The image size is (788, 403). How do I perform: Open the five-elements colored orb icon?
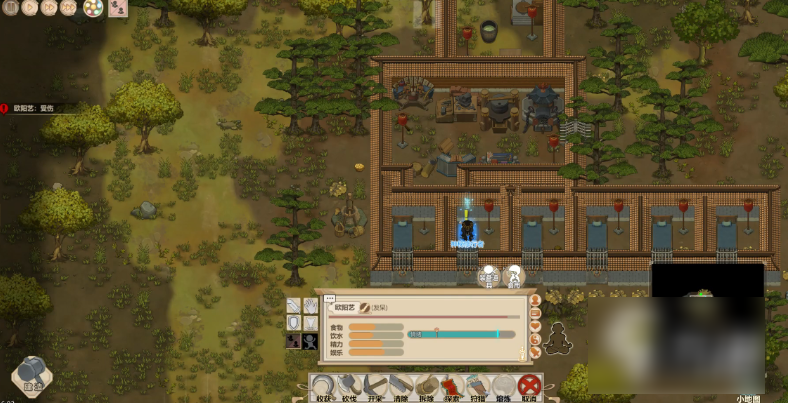(x=92, y=9)
